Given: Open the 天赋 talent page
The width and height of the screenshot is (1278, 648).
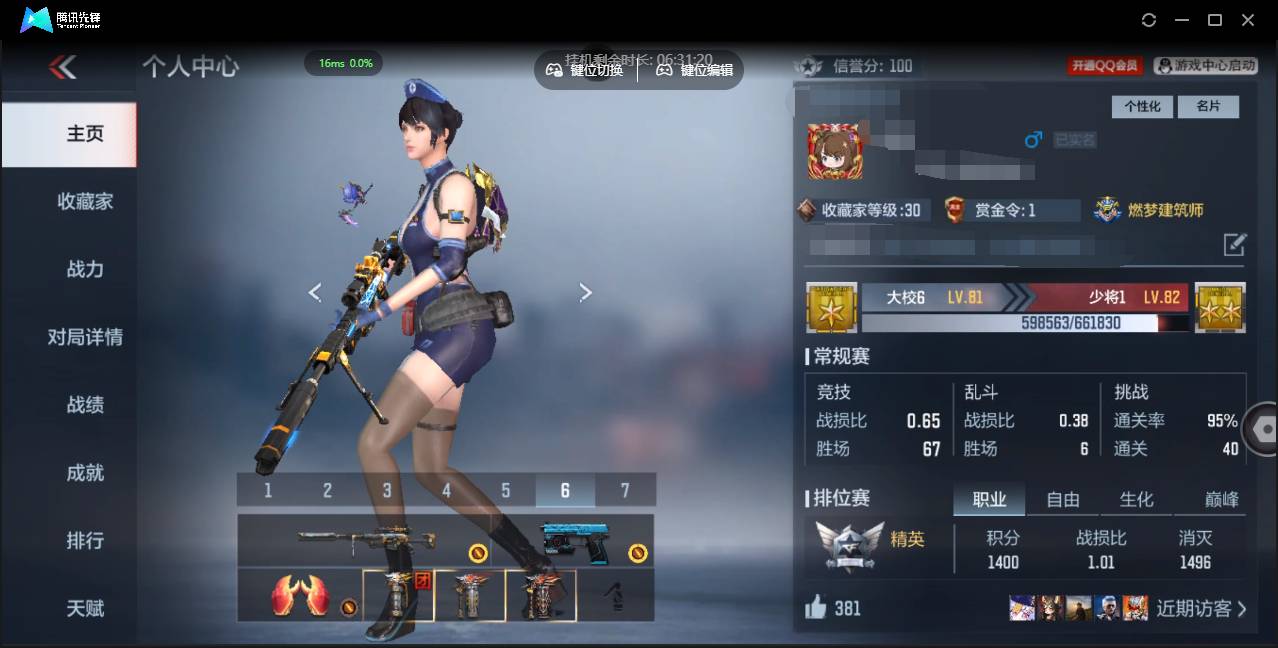Looking at the screenshot, I should click(85, 608).
